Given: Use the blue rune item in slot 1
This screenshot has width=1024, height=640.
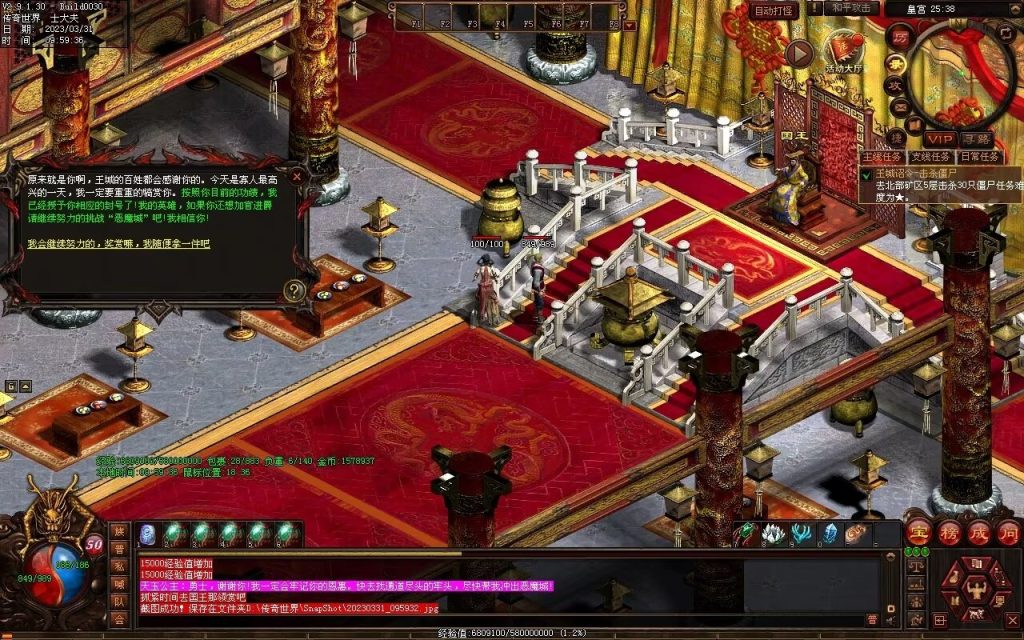Looking at the screenshot, I should coord(147,534).
